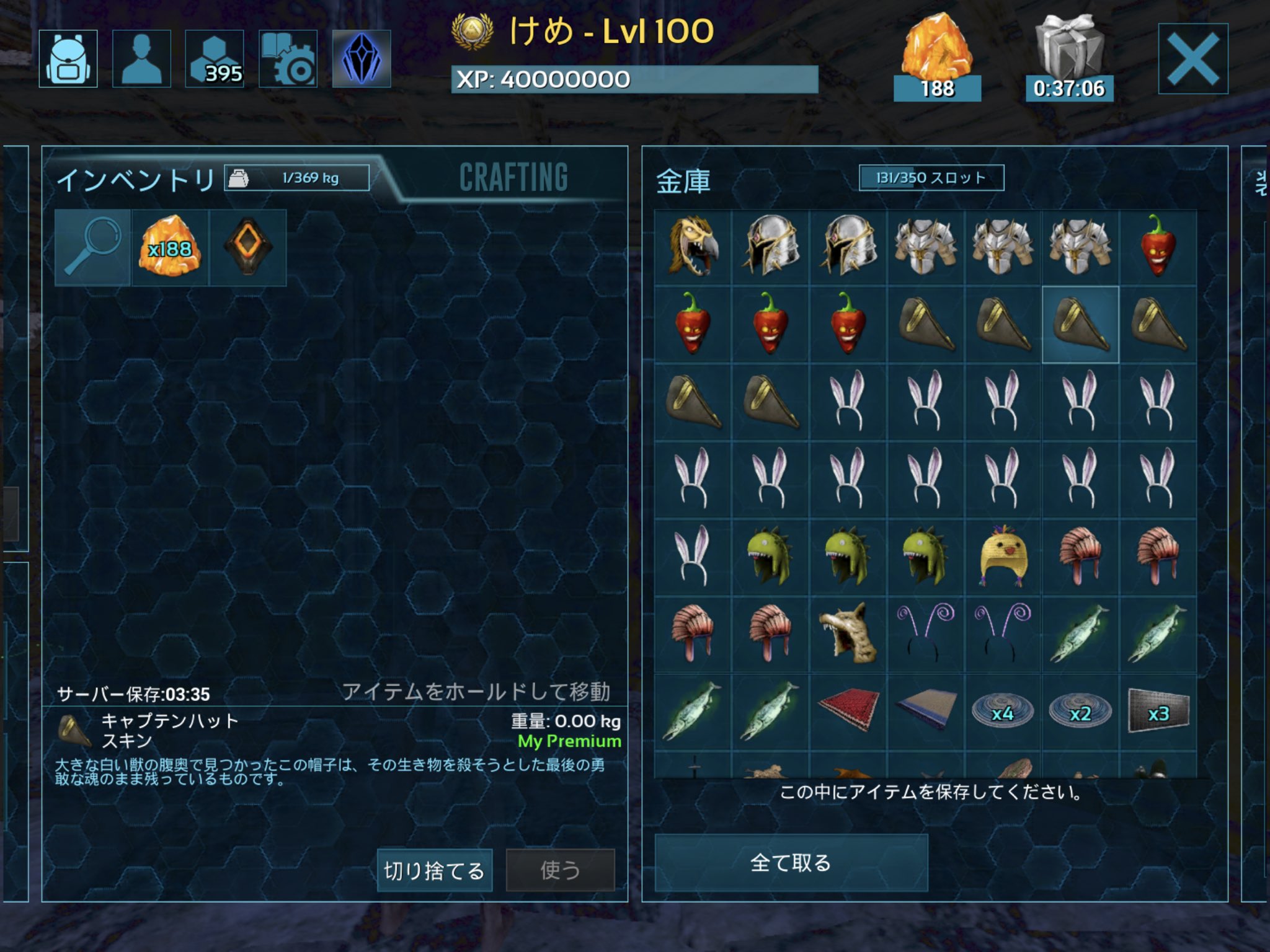
Task: Open the backpack inventory icon
Action: click(x=68, y=59)
